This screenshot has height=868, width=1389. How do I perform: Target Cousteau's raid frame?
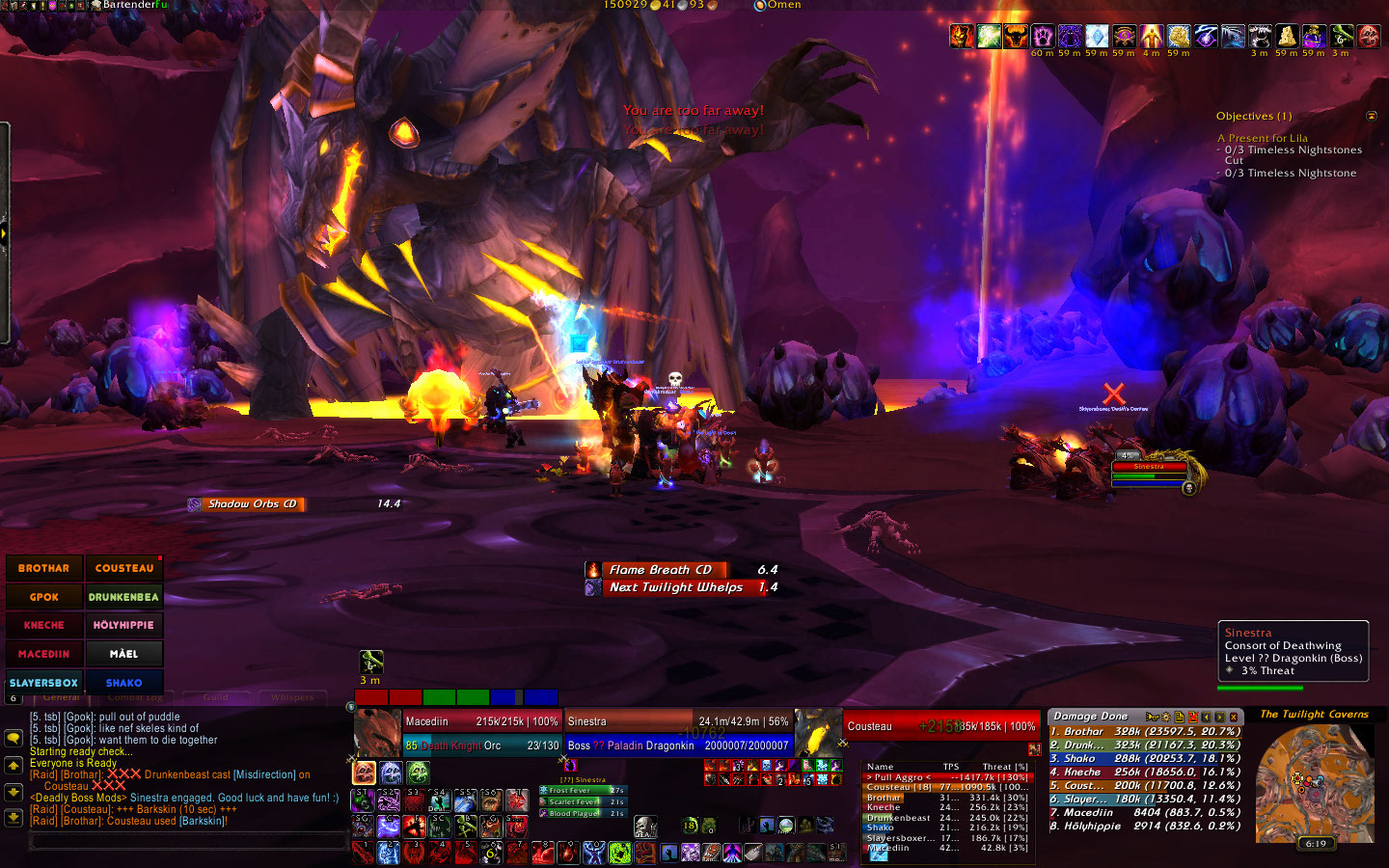[123, 568]
